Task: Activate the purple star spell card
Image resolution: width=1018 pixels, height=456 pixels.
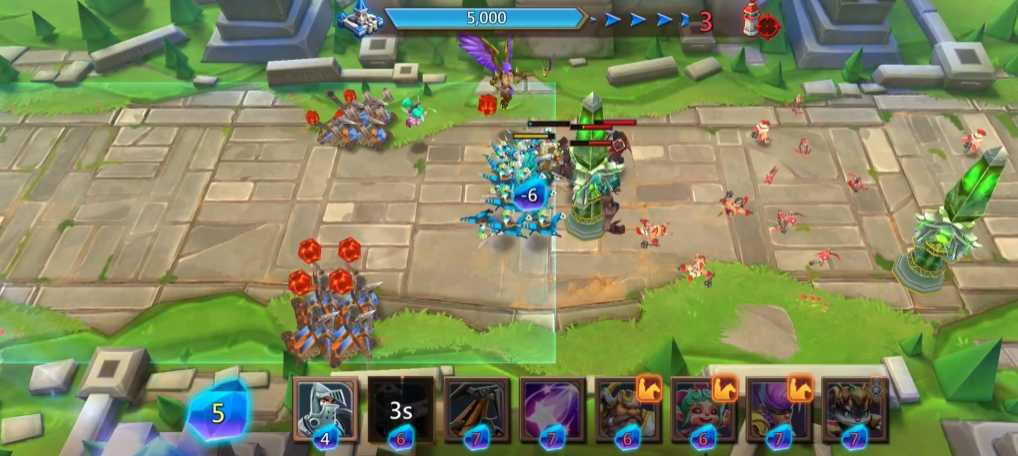Action: coord(552,408)
